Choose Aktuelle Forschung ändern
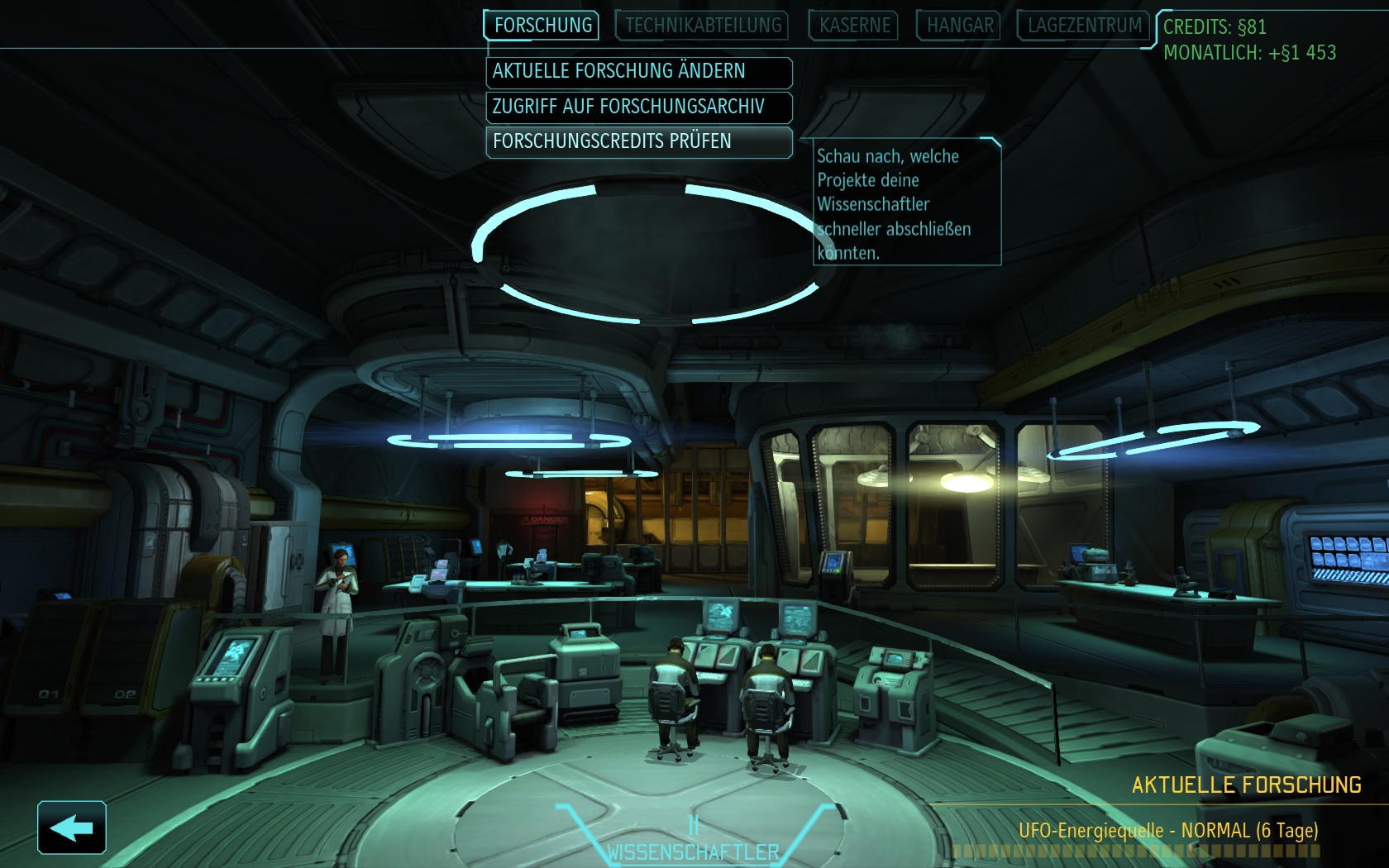Image resolution: width=1389 pixels, height=868 pixels. click(x=638, y=72)
